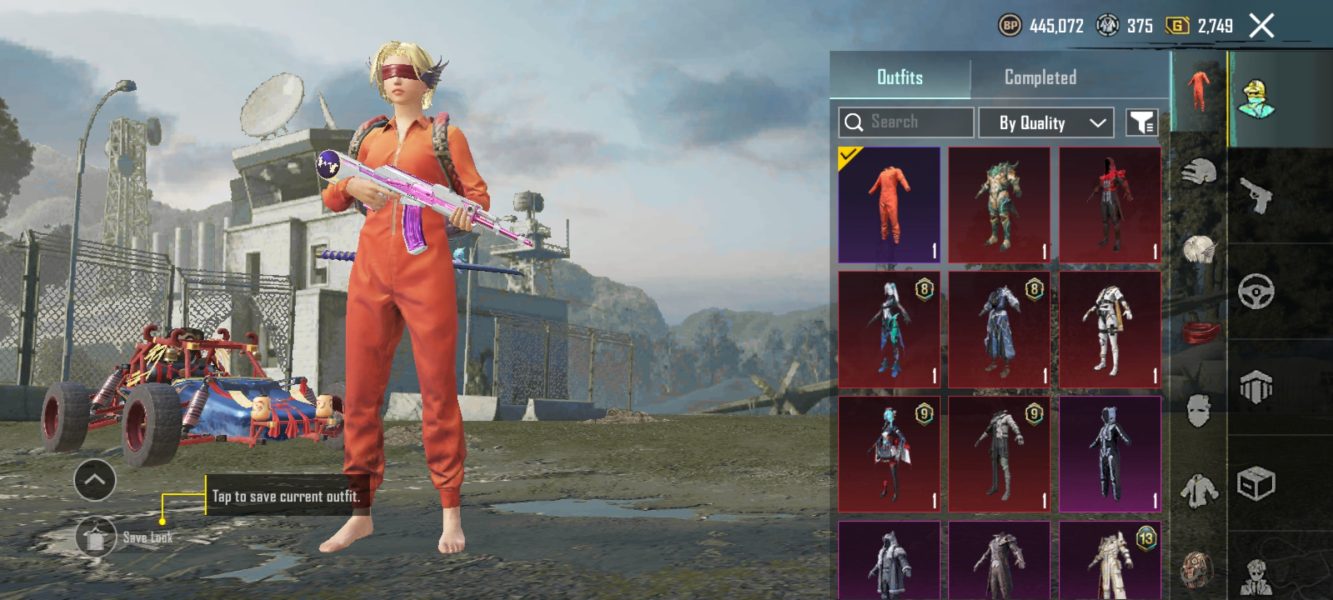Open the white jacket clothing category
The width and height of the screenshot is (1333, 600).
coord(1197,490)
